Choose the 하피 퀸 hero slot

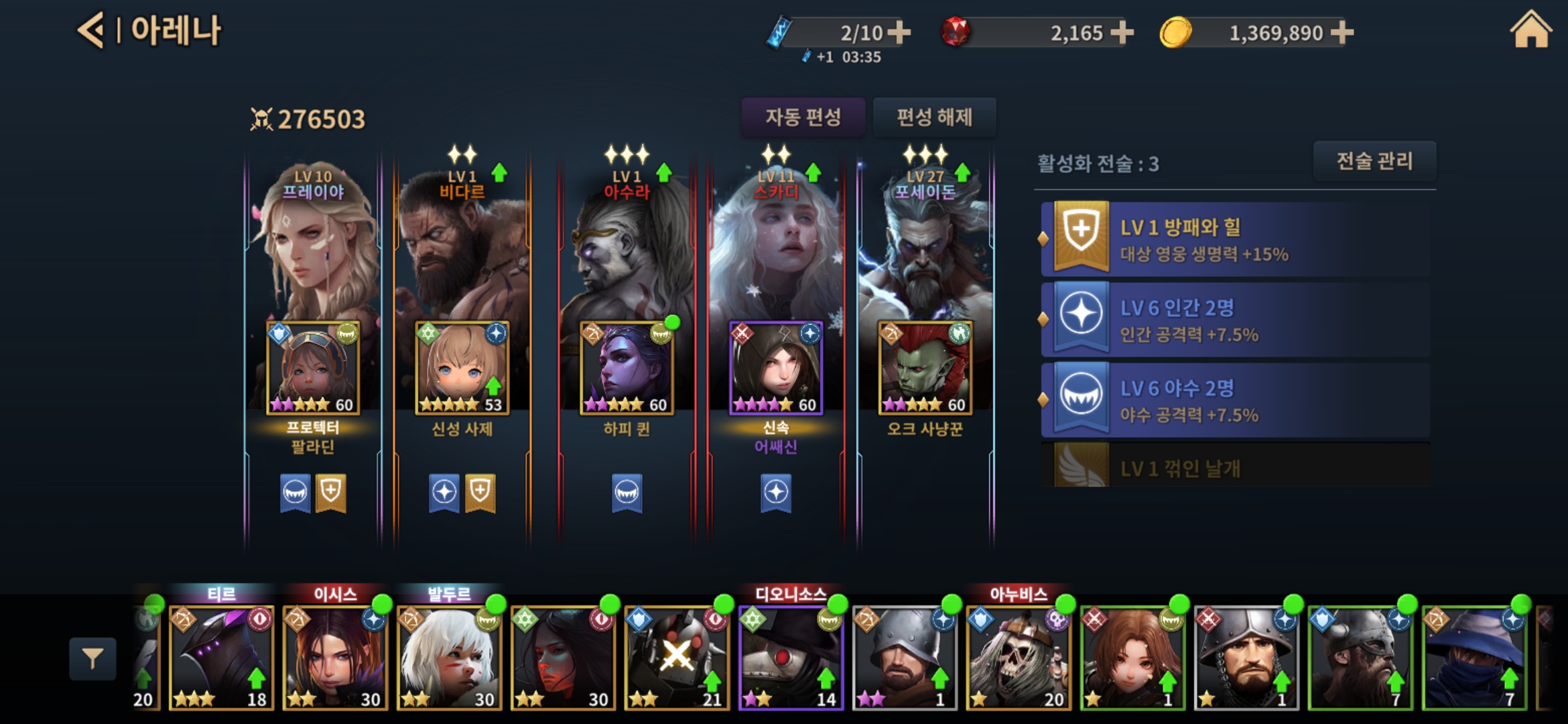click(x=627, y=368)
